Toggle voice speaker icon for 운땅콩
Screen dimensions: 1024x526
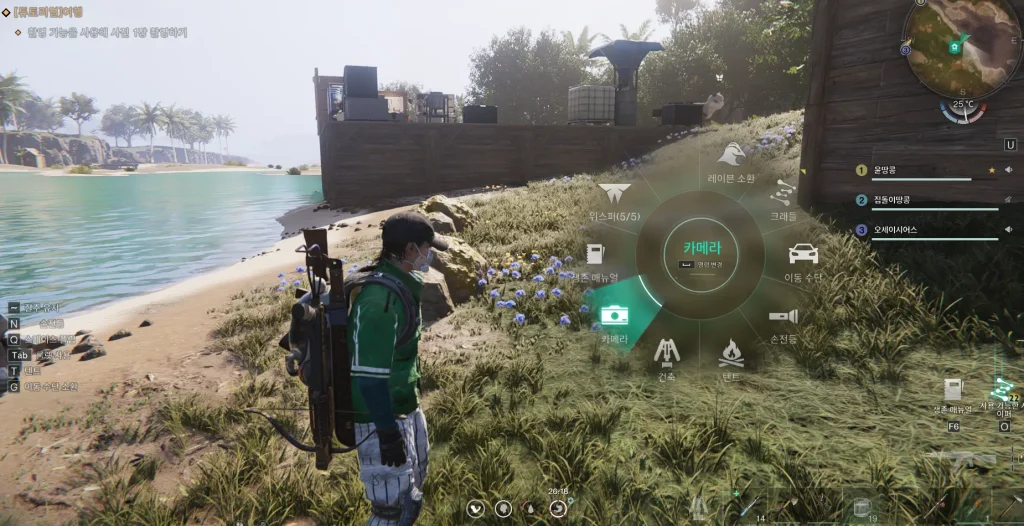click(1006, 170)
